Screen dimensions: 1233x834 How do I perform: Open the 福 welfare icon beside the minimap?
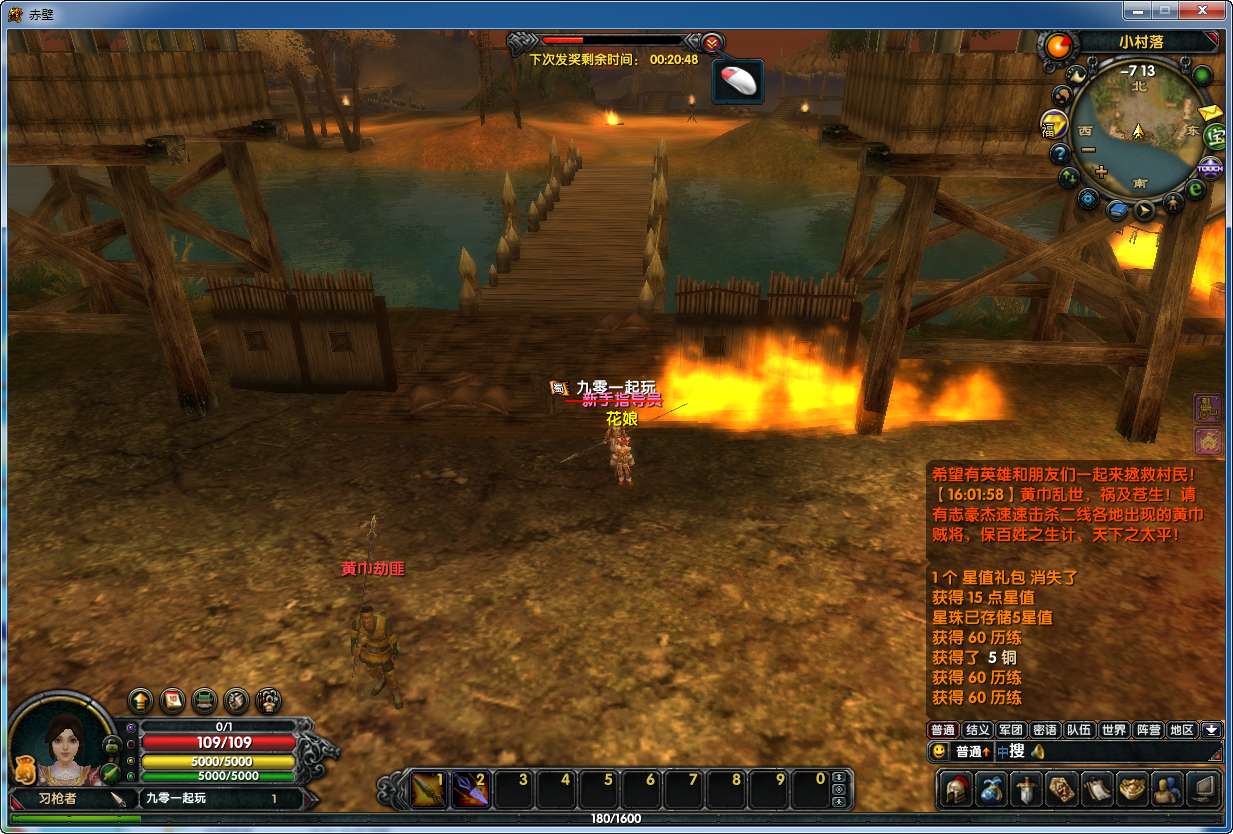1052,124
